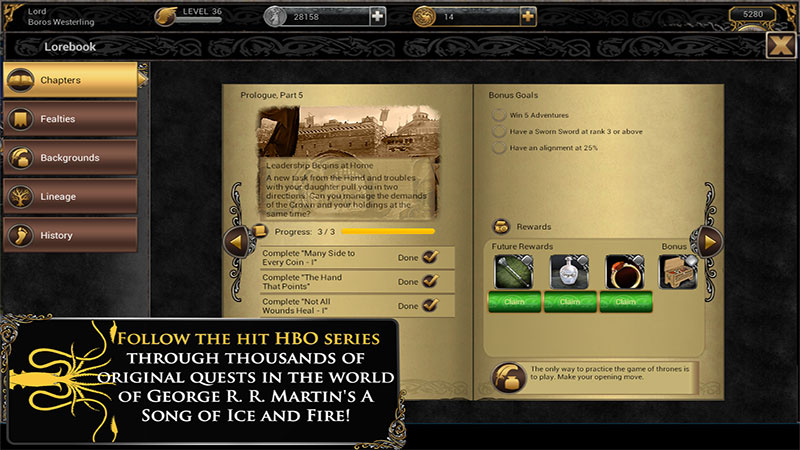The width and height of the screenshot is (800, 450).
Task: Open the Fealties tab
Action: pos(70,119)
